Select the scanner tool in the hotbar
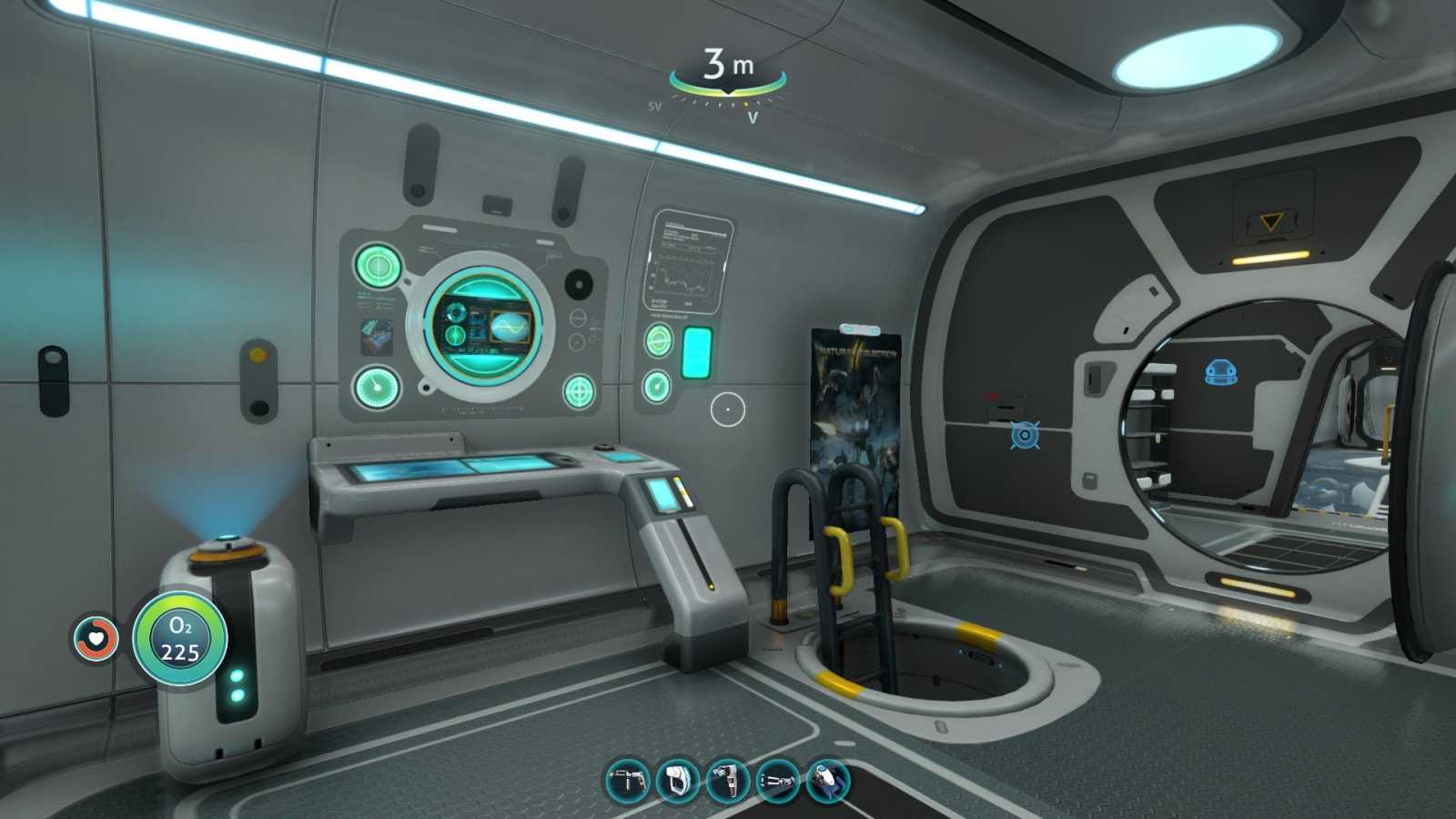Image resolution: width=1456 pixels, height=819 pixels. click(x=628, y=781)
